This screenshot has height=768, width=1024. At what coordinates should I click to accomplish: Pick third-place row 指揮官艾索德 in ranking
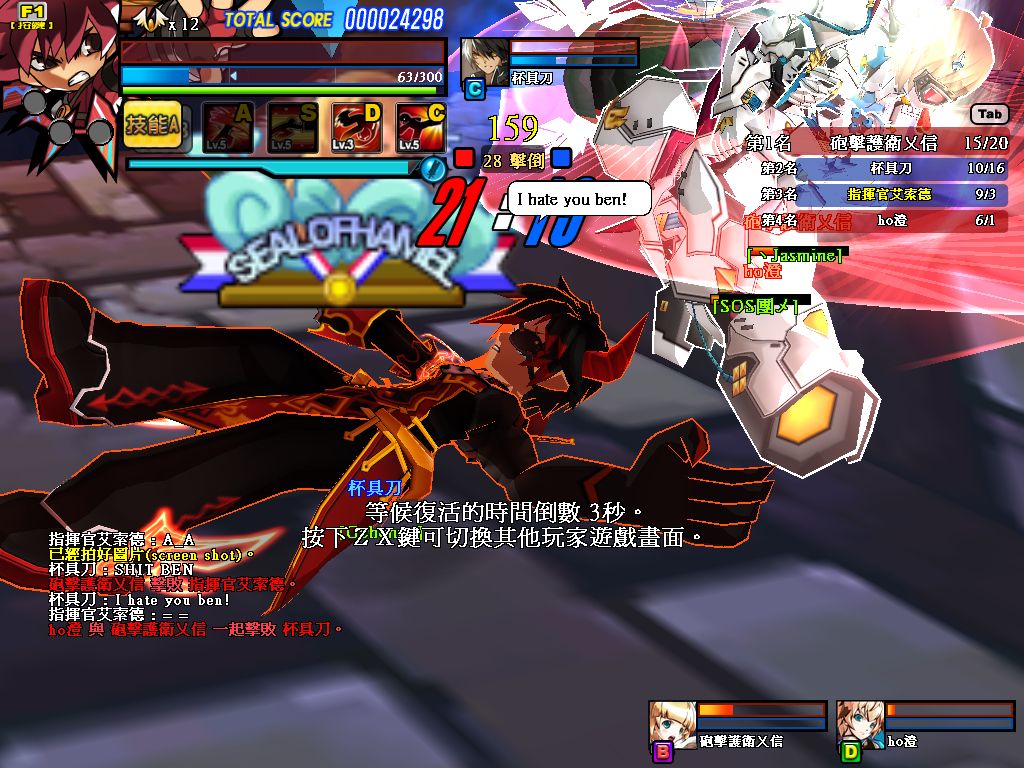pyautogui.click(x=877, y=194)
